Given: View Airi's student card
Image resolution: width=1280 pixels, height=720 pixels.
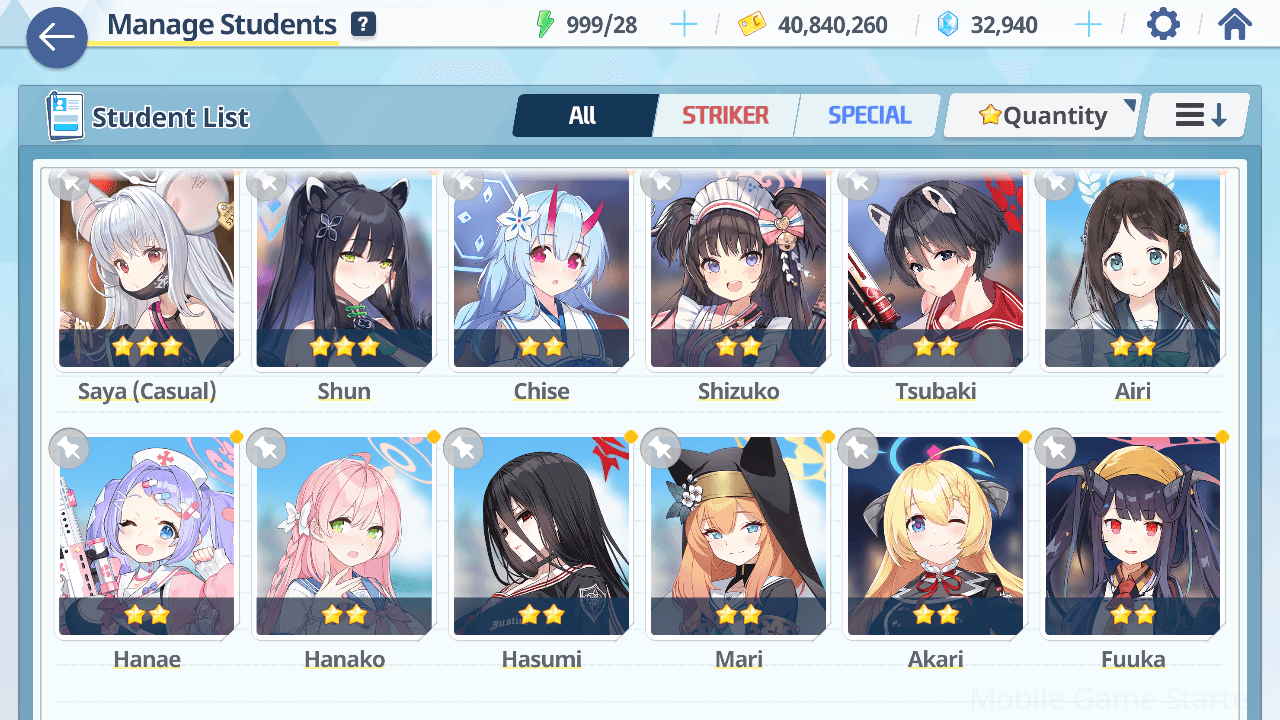Looking at the screenshot, I should coord(1132,270).
